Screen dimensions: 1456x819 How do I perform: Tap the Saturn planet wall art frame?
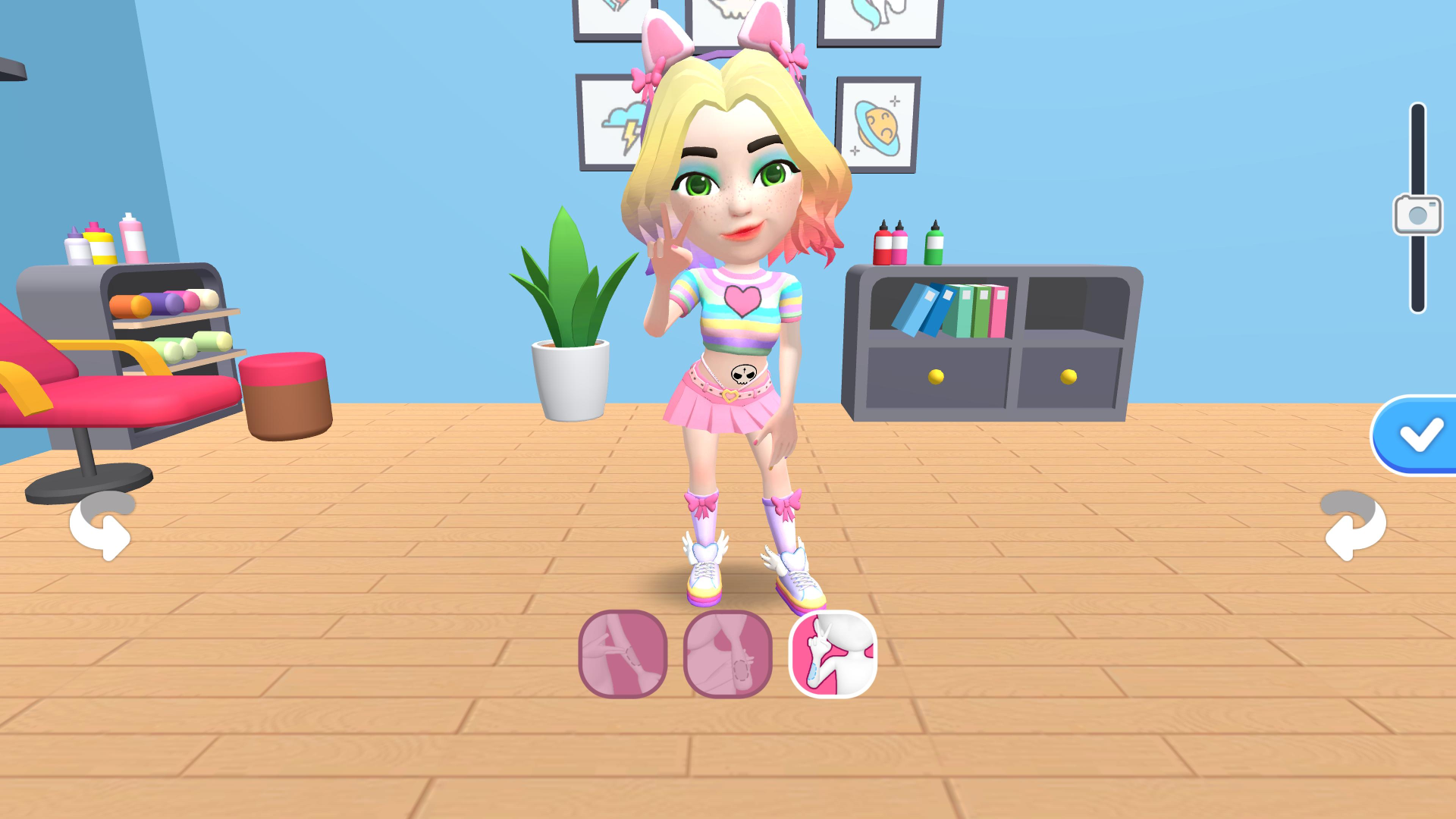pyautogui.click(x=877, y=121)
